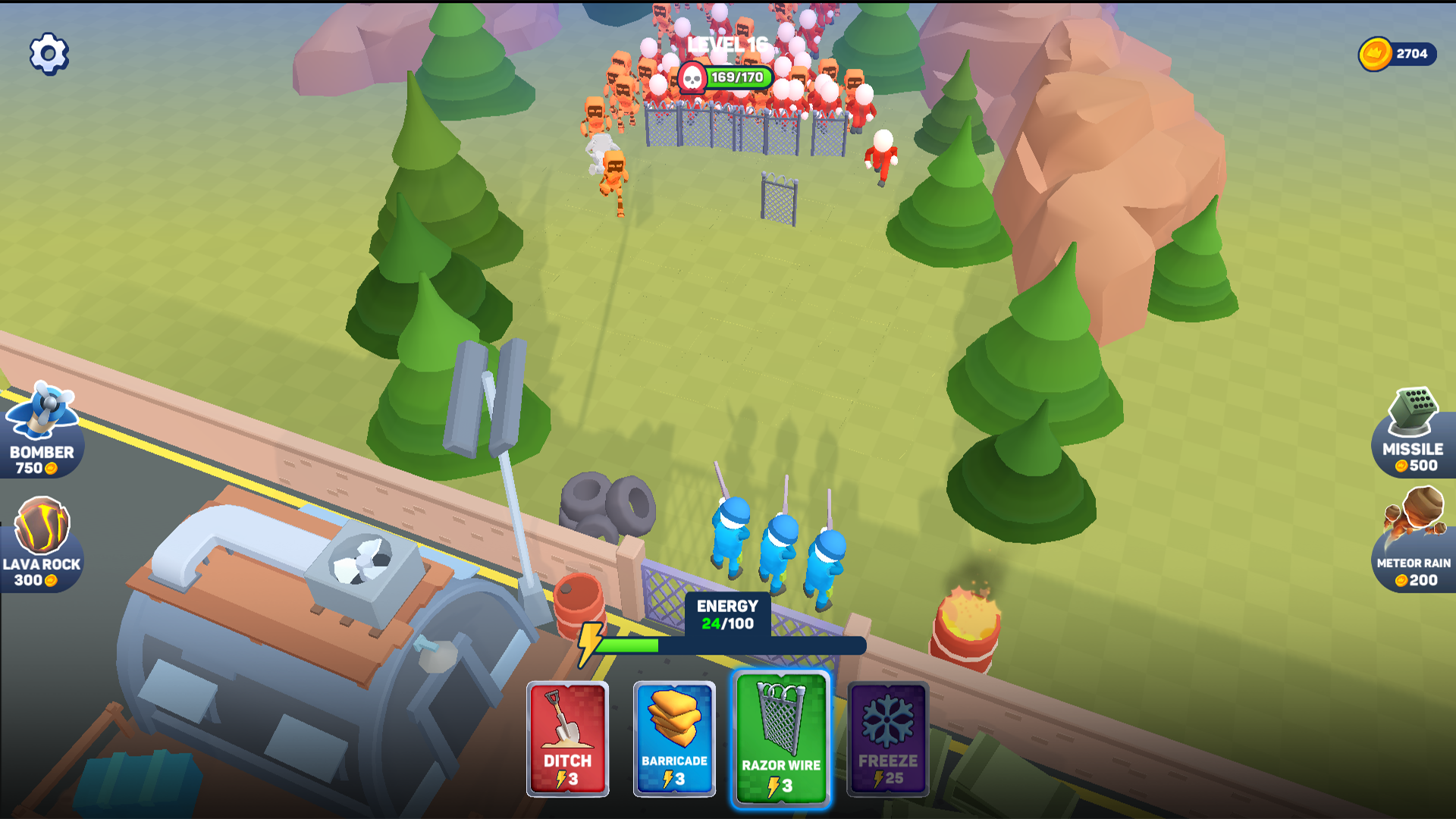This screenshot has height=819, width=1456.
Task: Tap the fence icon on the Razor Wire card
Action: coord(781,717)
